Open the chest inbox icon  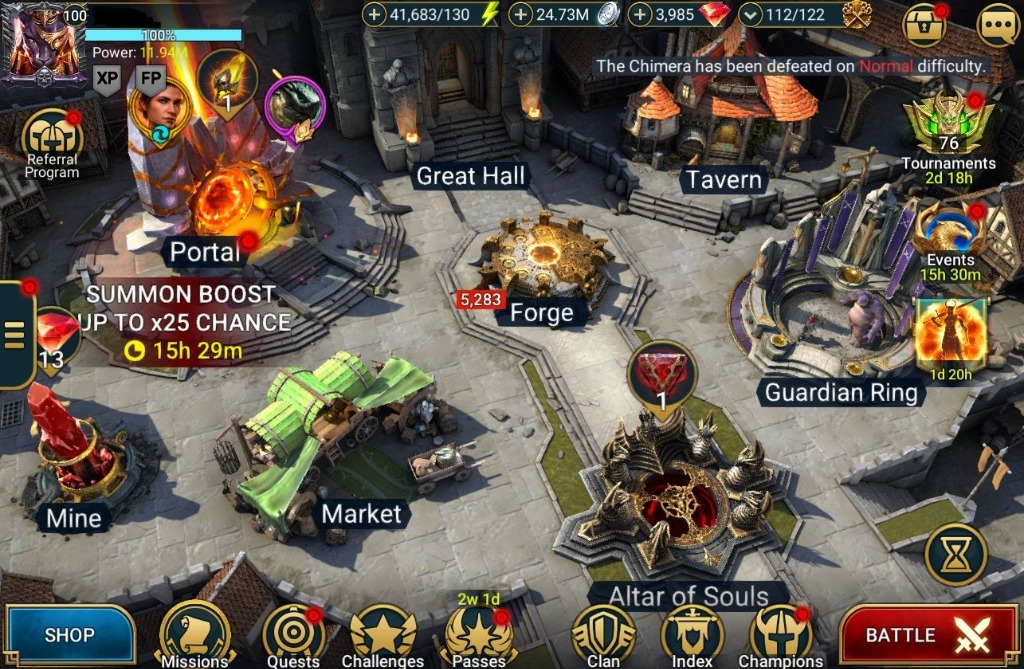[925, 25]
